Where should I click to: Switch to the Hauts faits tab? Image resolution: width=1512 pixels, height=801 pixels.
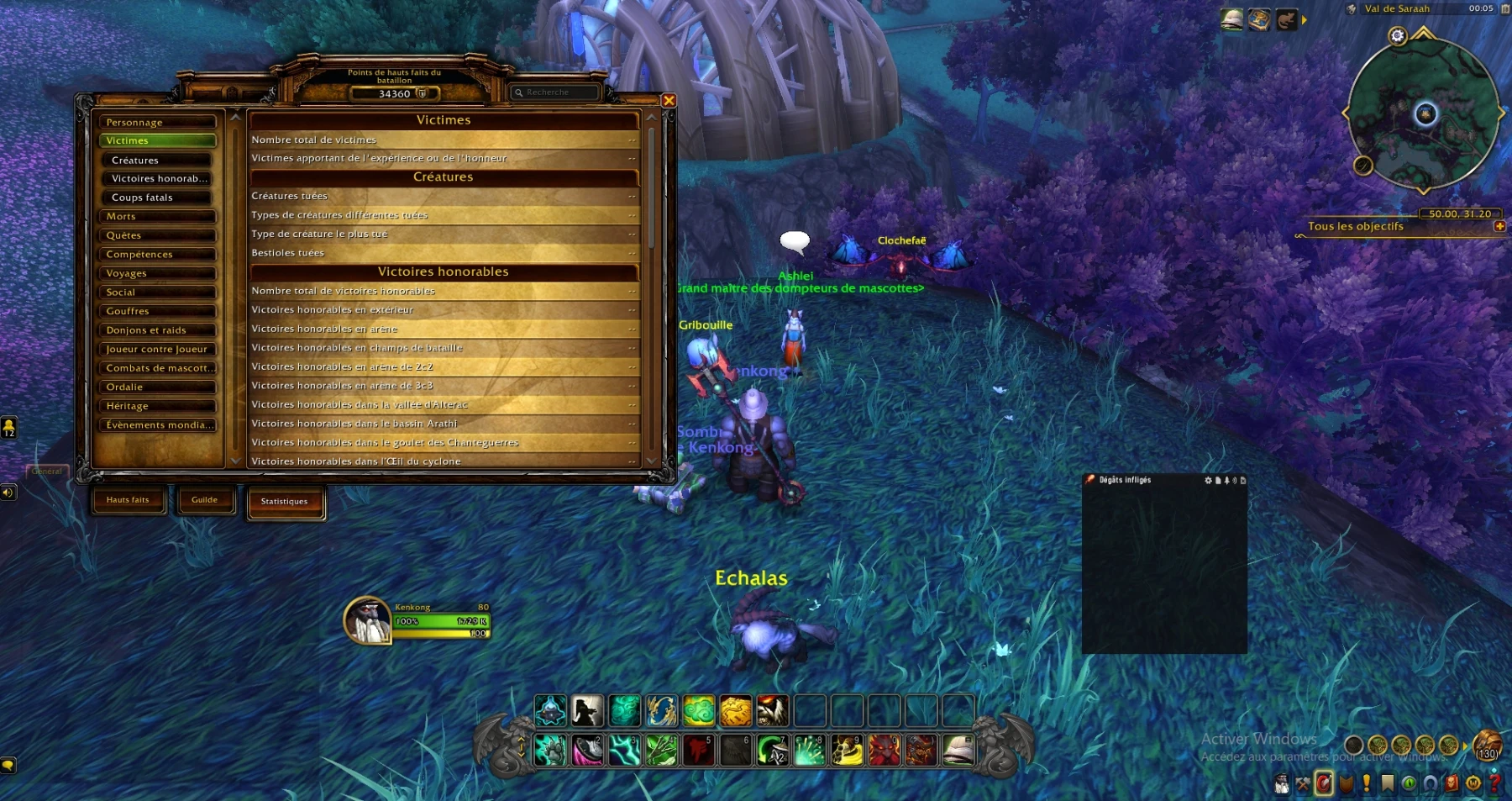(128, 500)
